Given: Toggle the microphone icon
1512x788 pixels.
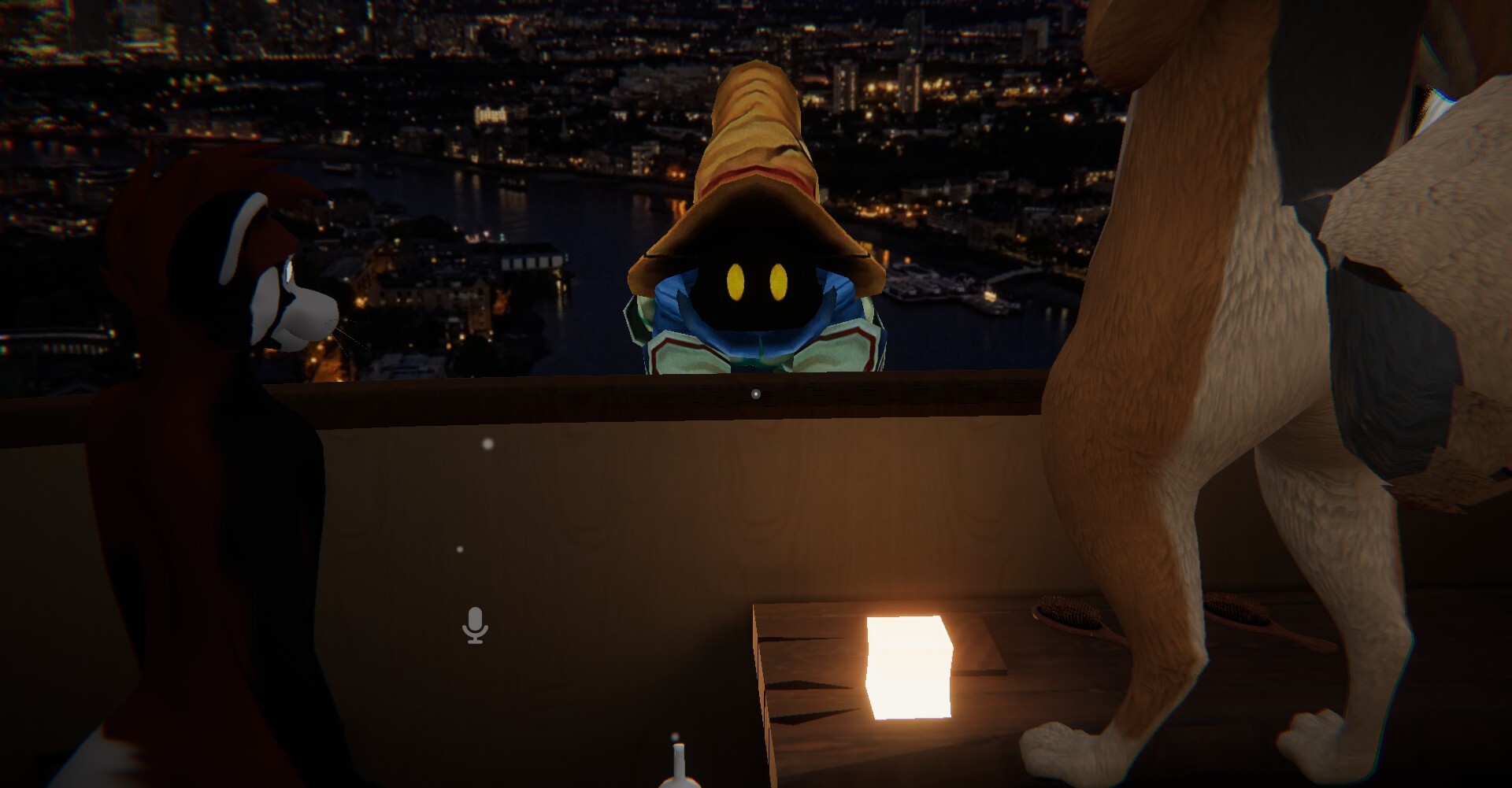Looking at the screenshot, I should 474,625.
